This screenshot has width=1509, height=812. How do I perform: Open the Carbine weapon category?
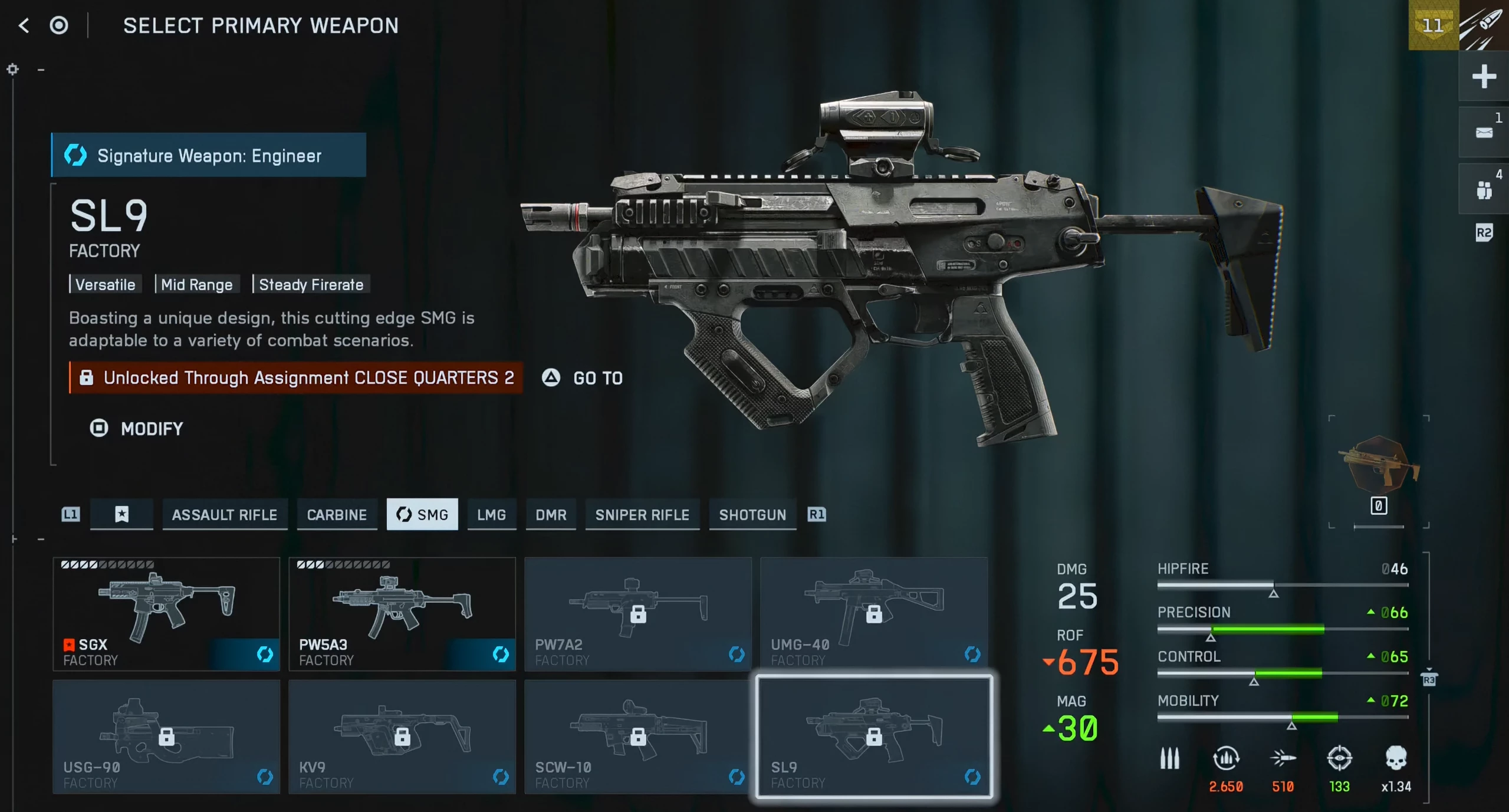(x=337, y=515)
